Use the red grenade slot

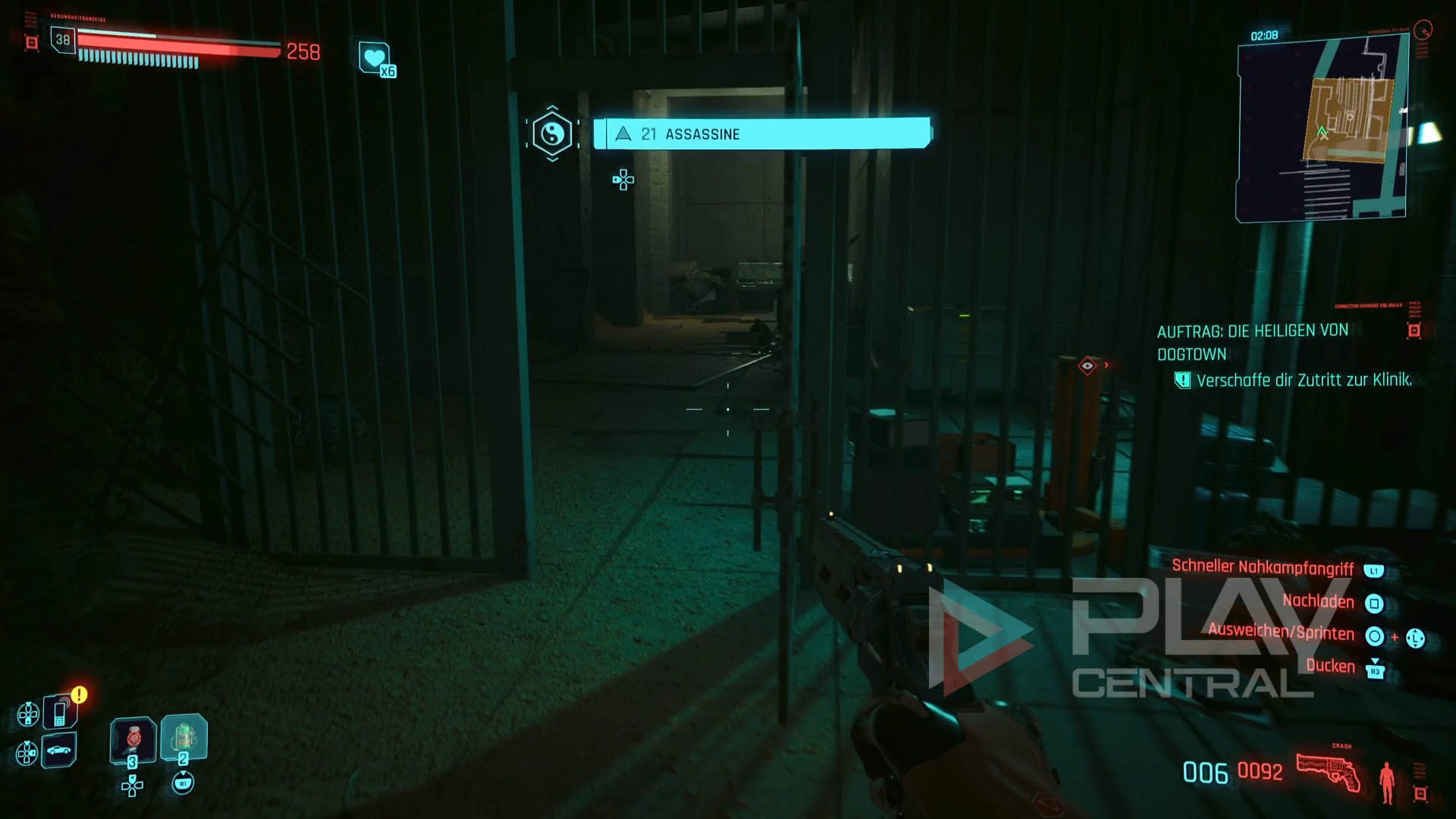pyautogui.click(x=133, y=738)
